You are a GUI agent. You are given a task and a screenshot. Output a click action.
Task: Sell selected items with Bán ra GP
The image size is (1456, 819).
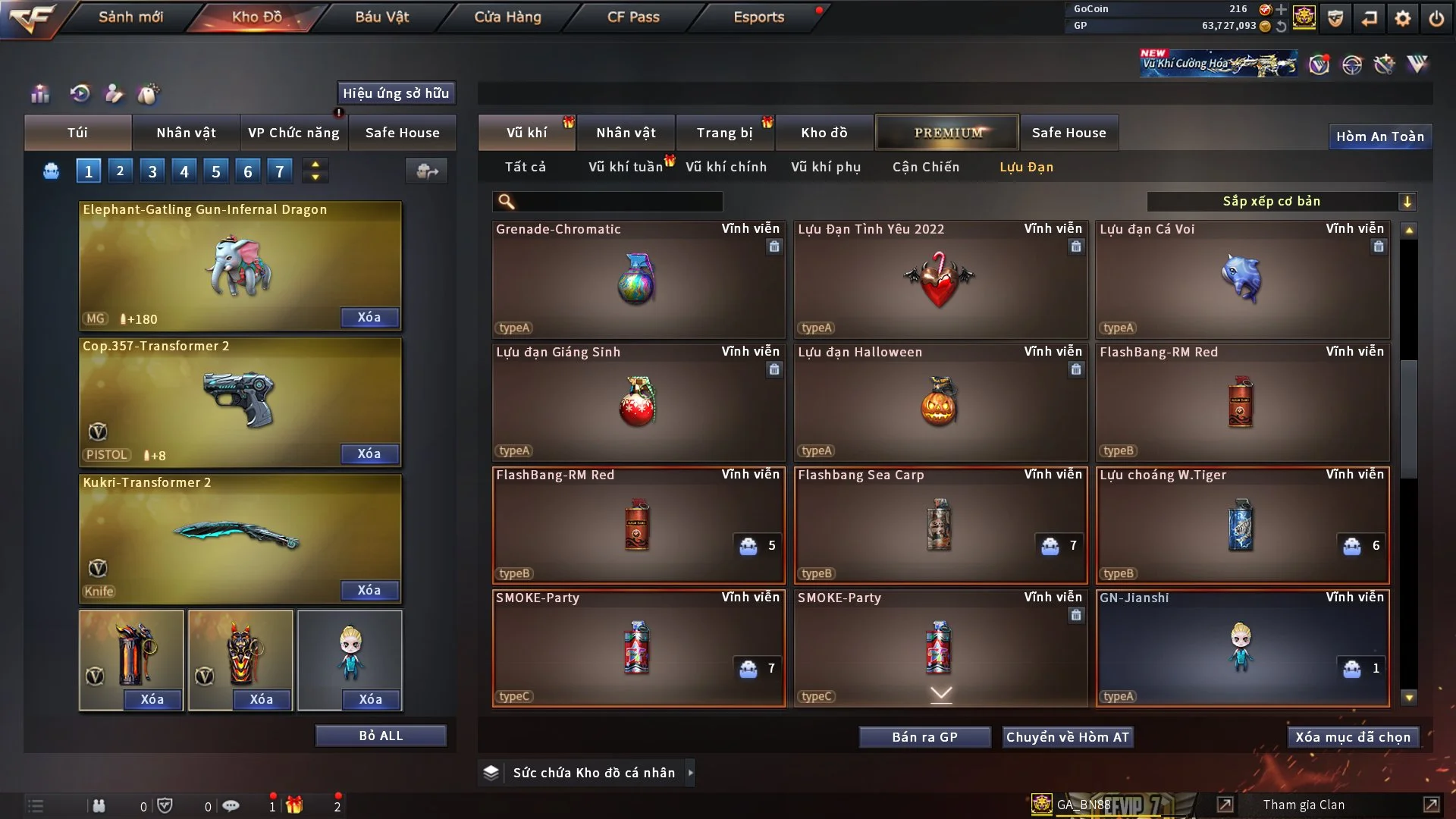pos(924,737)
